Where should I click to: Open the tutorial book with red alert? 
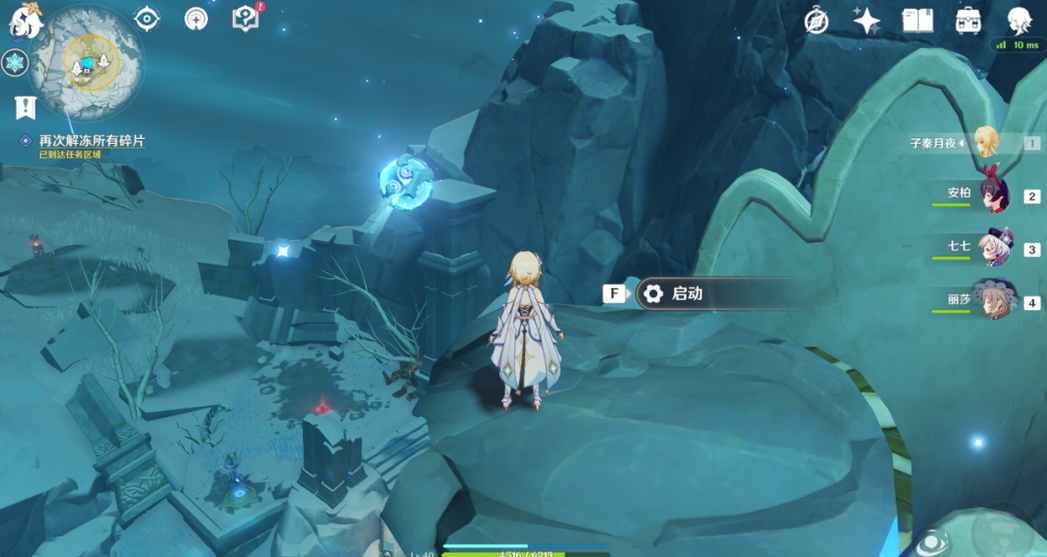(x=245, y=19)
